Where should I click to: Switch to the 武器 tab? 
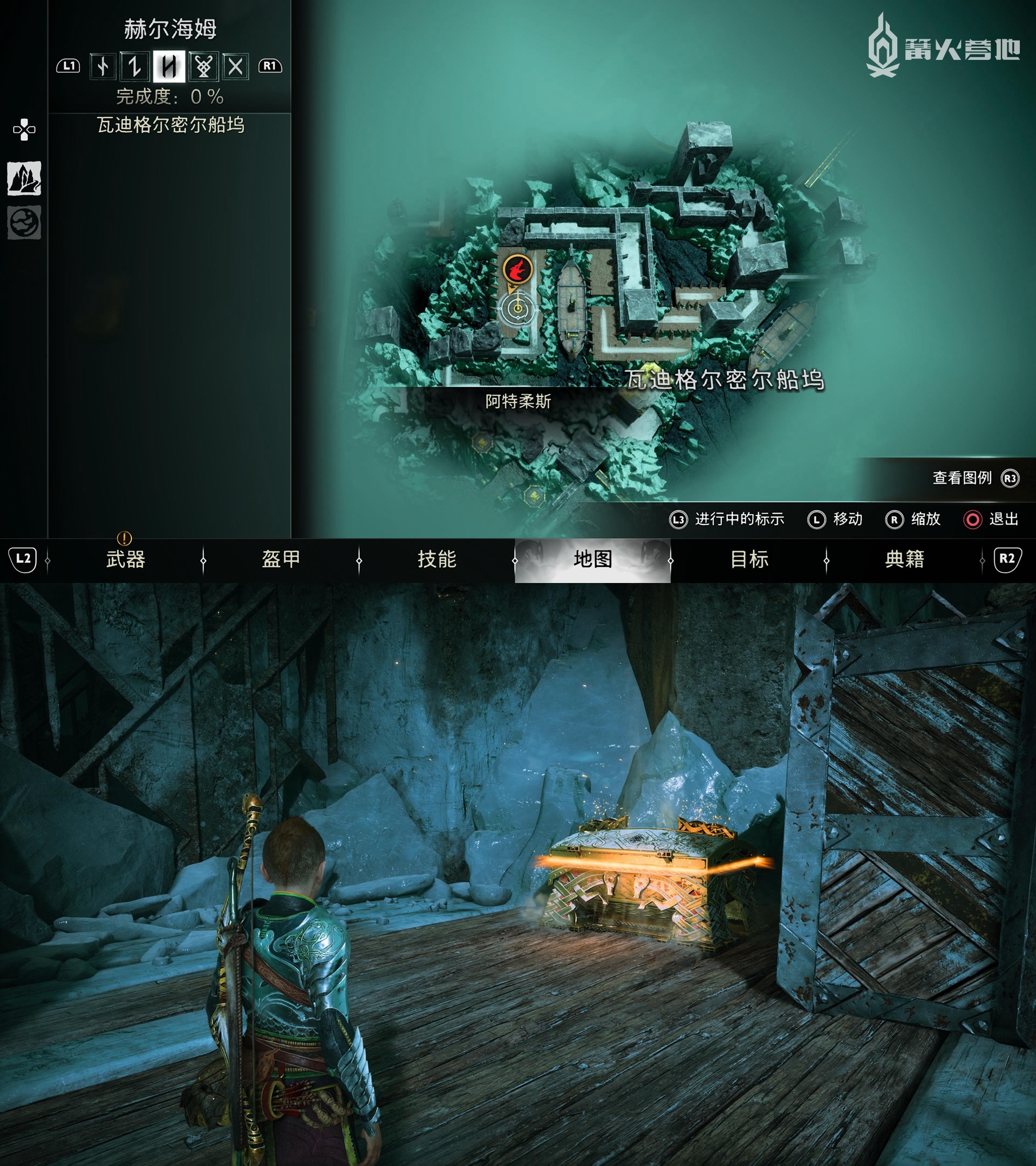[x=125, y=560]
